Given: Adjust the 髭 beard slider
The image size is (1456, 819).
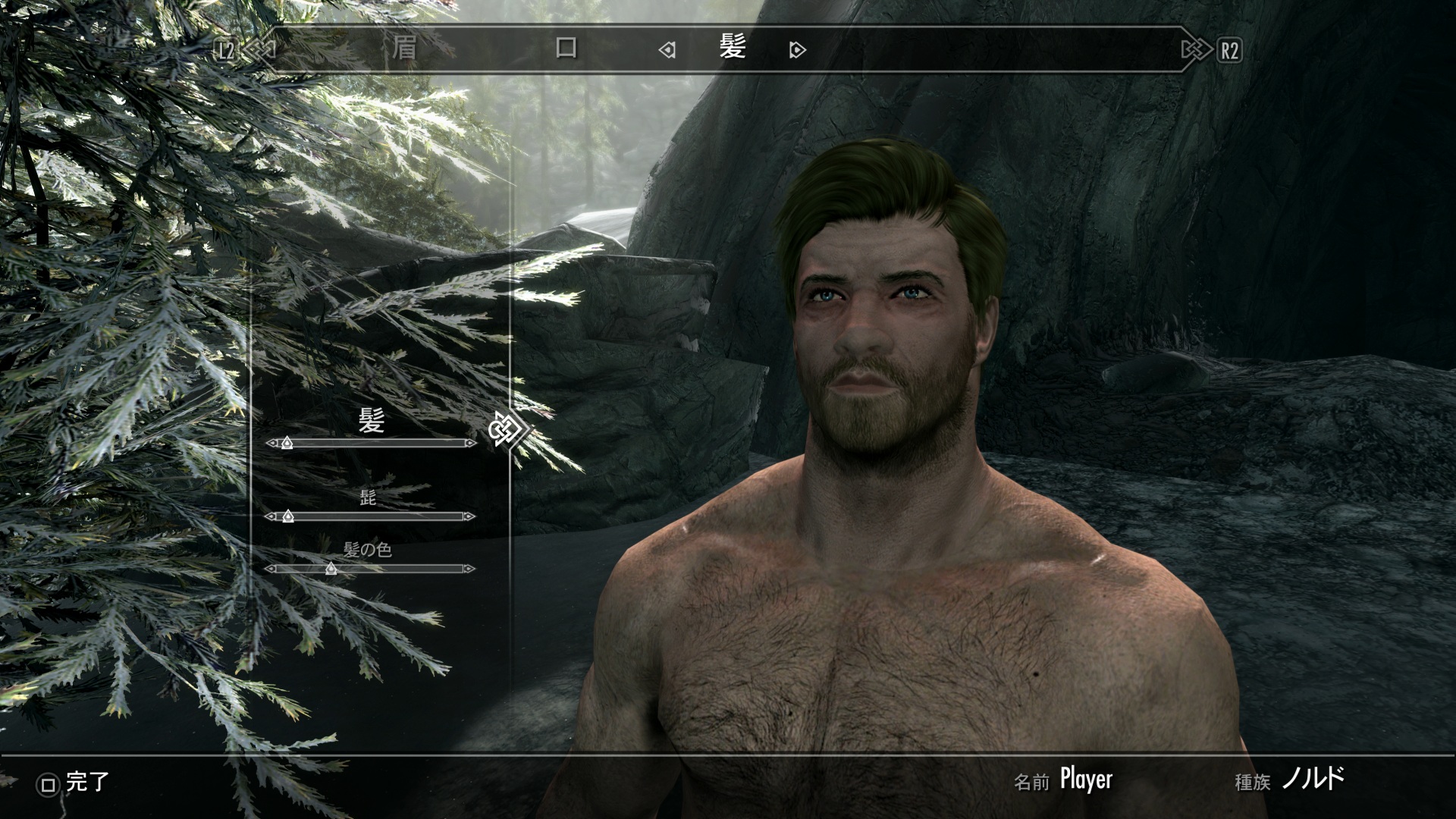Looking at the screenshot, I should [x=287, y=516].
